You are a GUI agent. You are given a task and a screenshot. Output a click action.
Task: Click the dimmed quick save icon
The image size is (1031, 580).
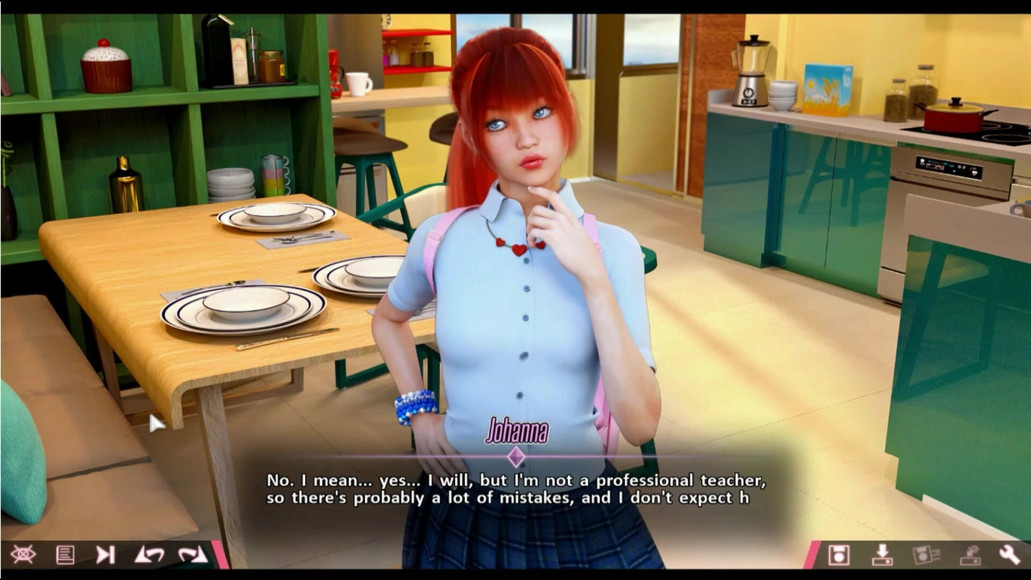click(x=925, y=554)
